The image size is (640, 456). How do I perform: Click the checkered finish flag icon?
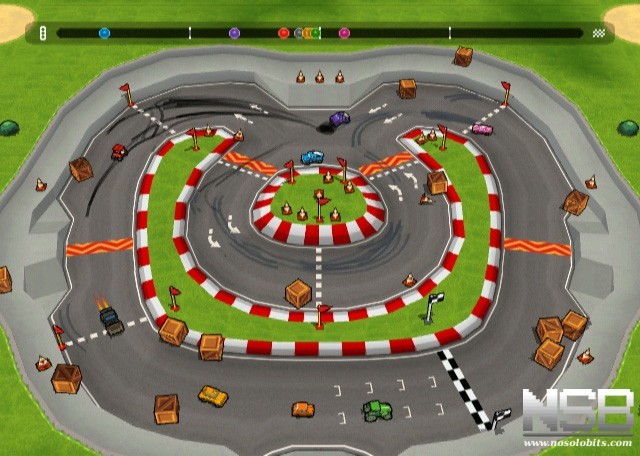click(598, 33)
